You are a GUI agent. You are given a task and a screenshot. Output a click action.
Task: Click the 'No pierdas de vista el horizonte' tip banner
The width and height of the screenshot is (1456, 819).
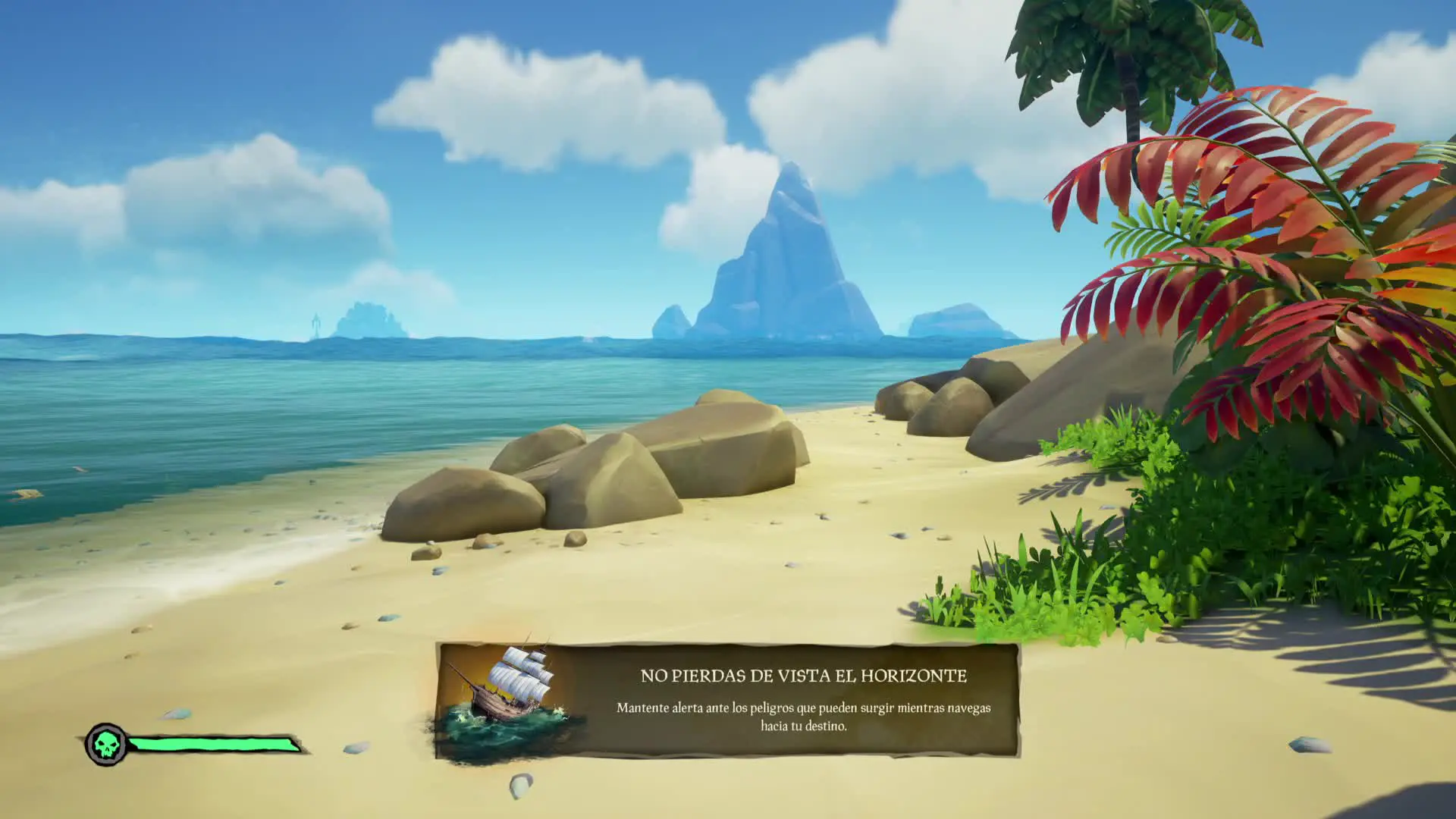802,700
